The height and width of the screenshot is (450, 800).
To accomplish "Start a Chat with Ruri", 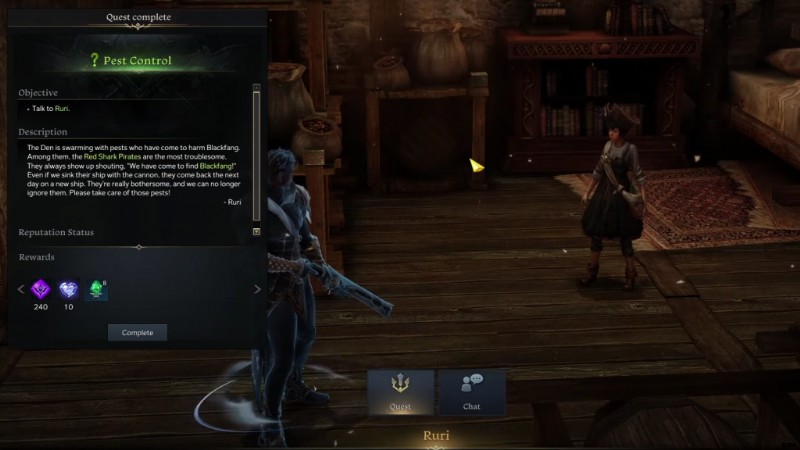I will coord(471,392).
